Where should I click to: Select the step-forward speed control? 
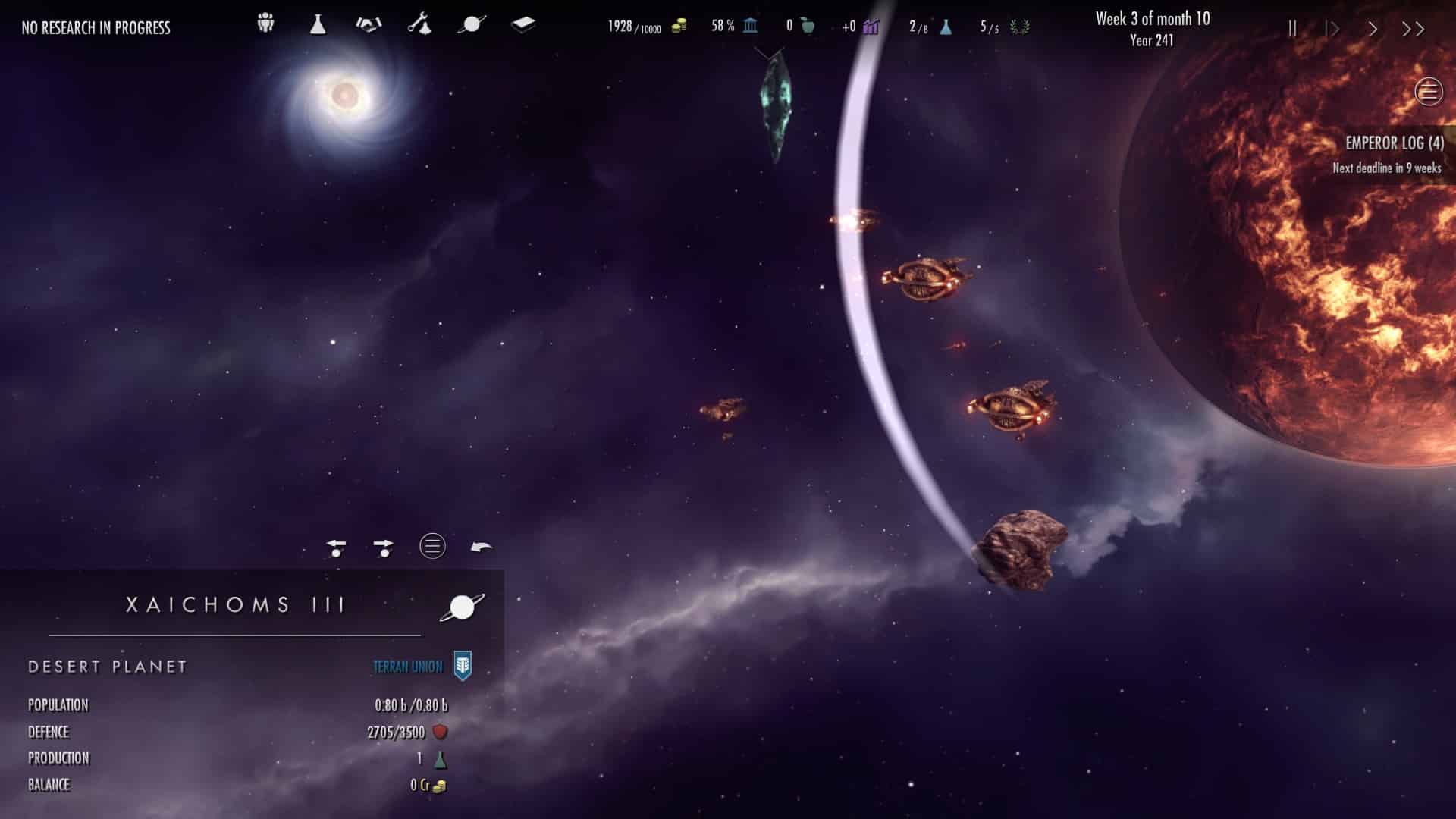(1332, 29)
